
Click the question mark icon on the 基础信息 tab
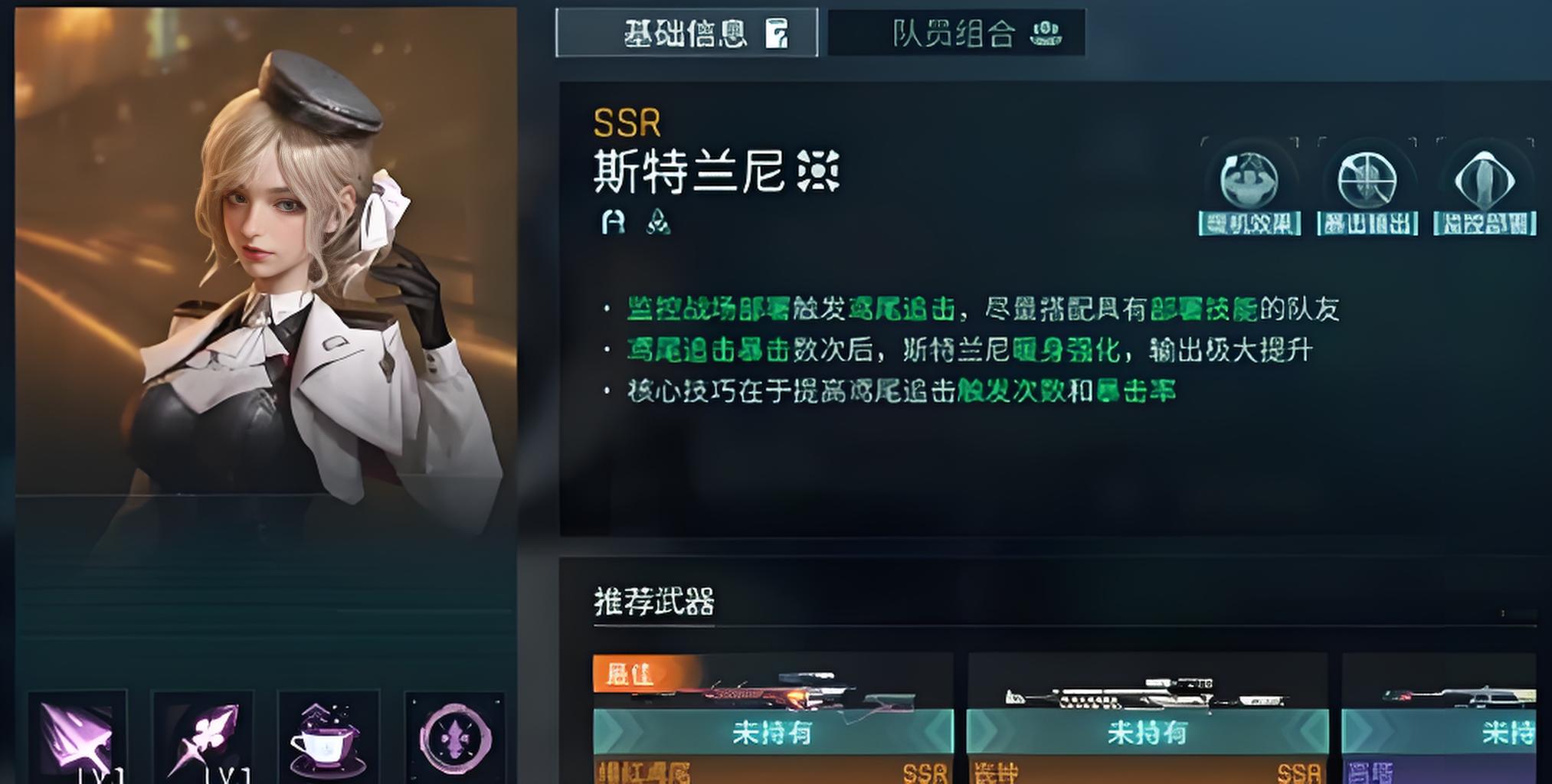tap(776, 34)
